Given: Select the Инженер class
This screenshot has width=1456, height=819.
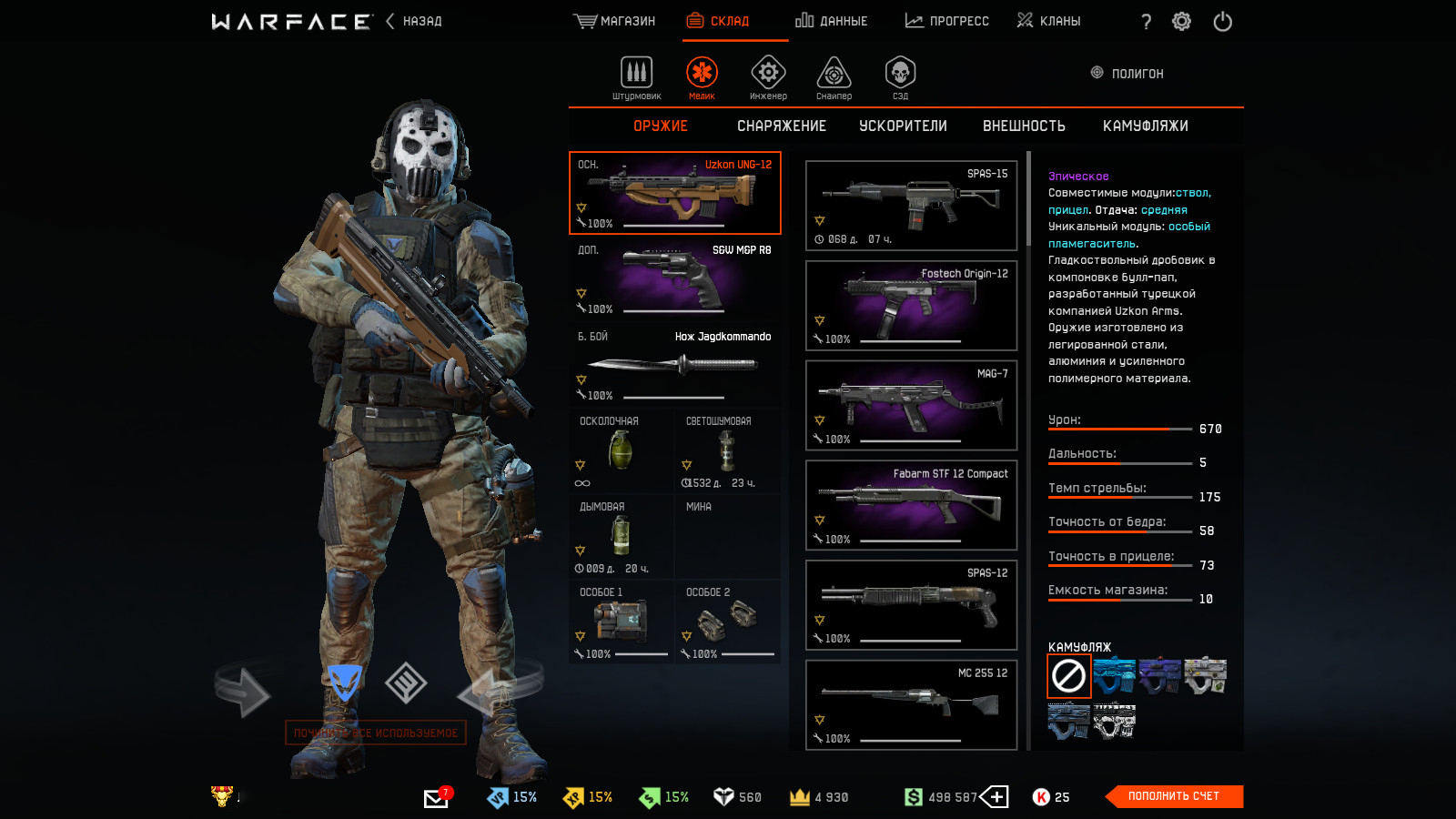Looking at the screenshot, I should coord(768,77).
